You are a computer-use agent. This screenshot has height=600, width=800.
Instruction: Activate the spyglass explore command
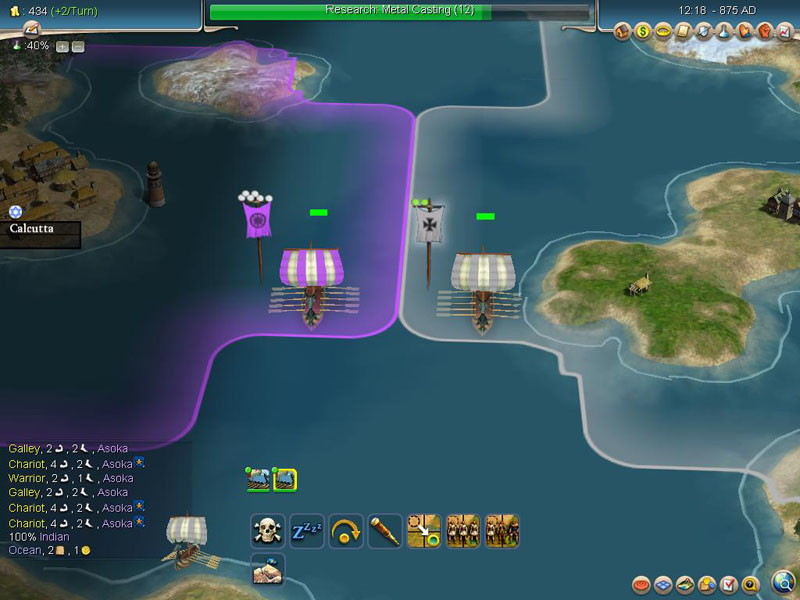coord(384,530)
